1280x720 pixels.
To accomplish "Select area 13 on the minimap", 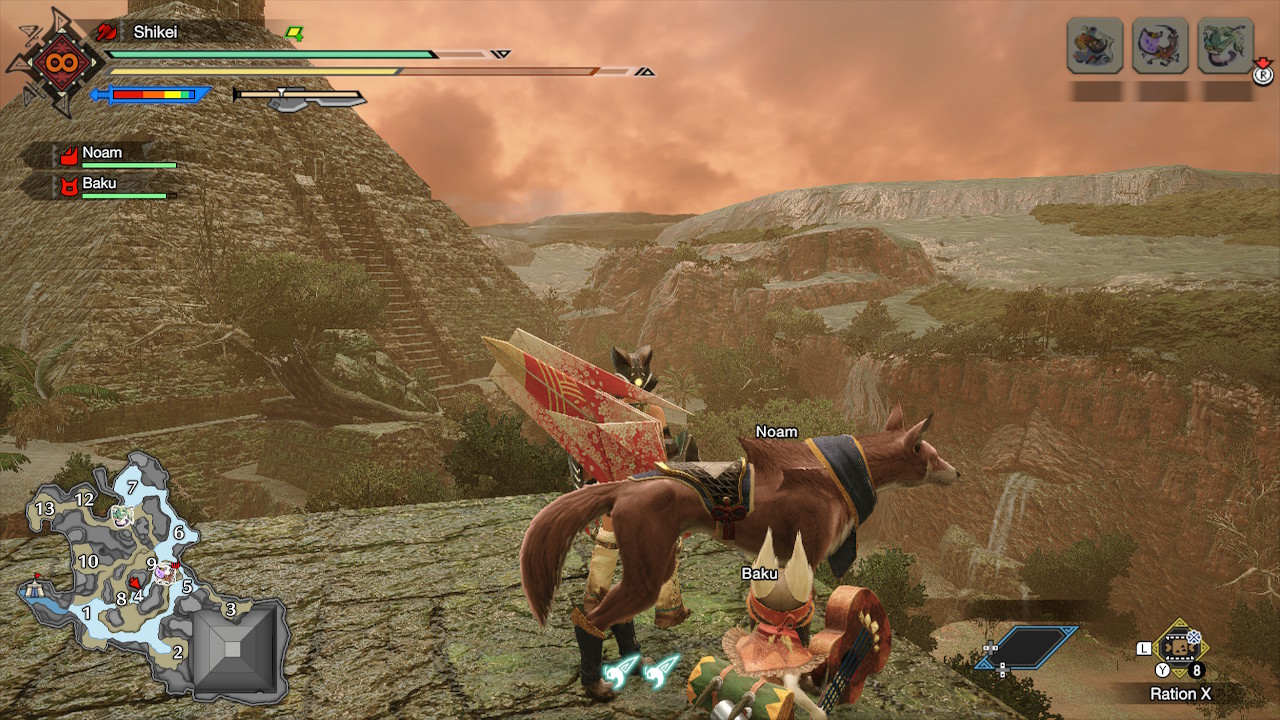I will pos(44,509).
